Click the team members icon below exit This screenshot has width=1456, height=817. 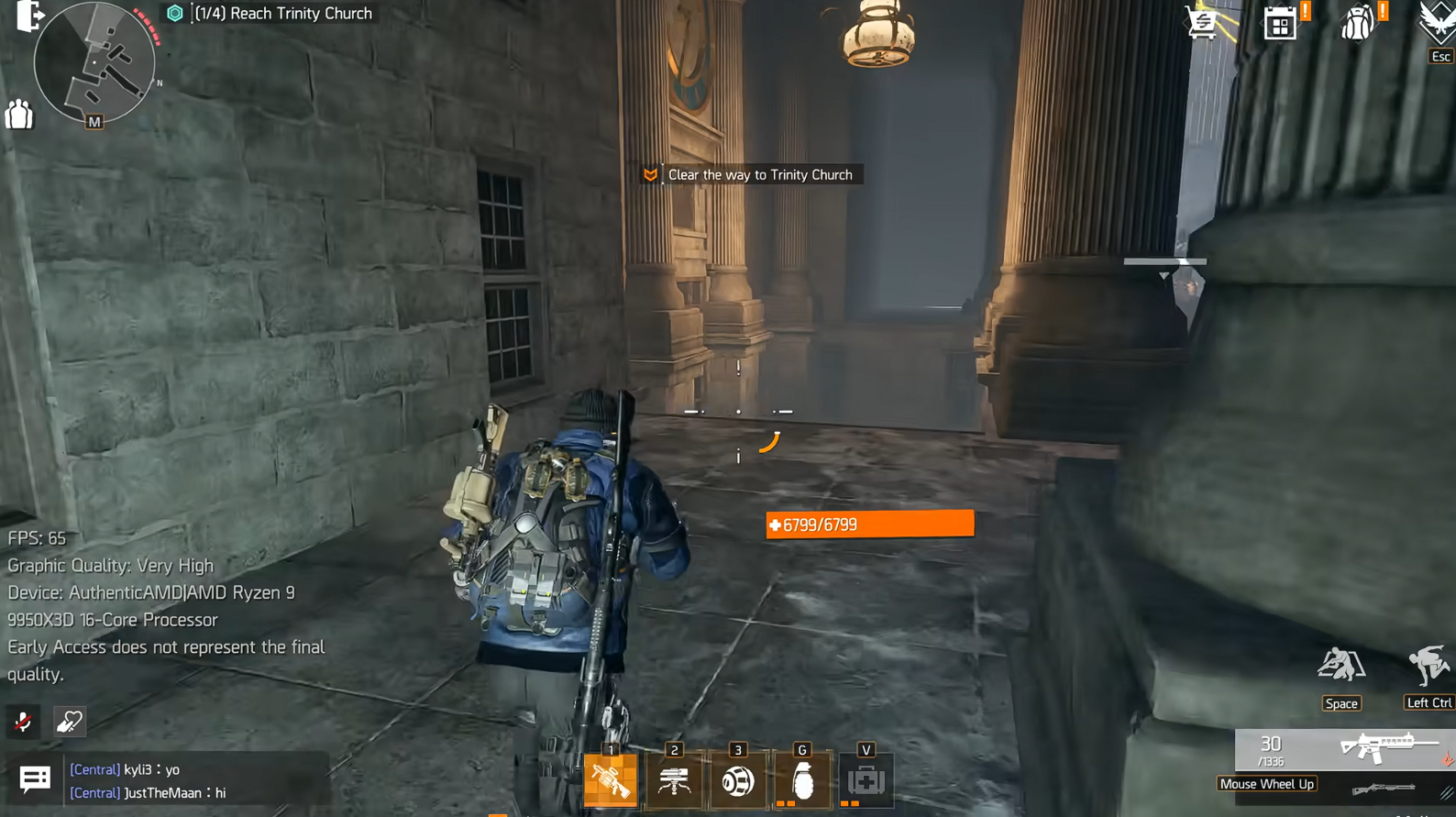19,115
